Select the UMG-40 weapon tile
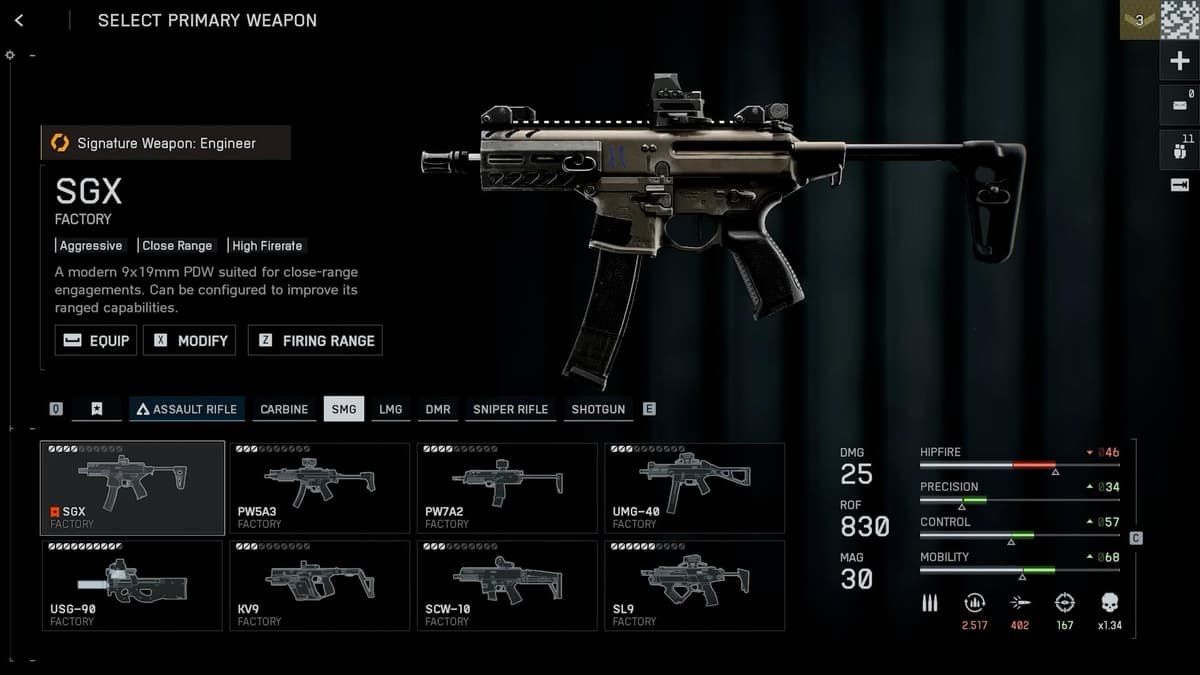Viewport: 1200px width, 675px height. tap(695, 488)
